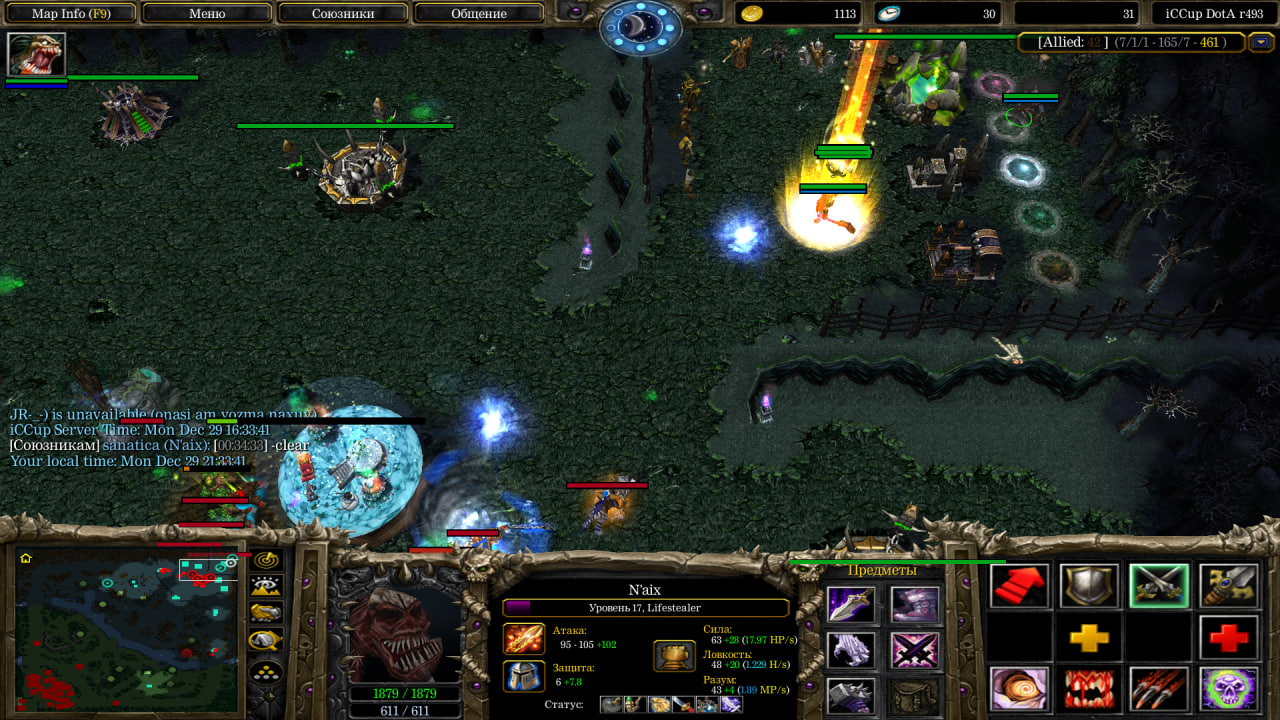Screen dimensions: 1280x720
Task: Collapse the Allied scoreboard with arrow button
Action: [x=1261, y=43]
